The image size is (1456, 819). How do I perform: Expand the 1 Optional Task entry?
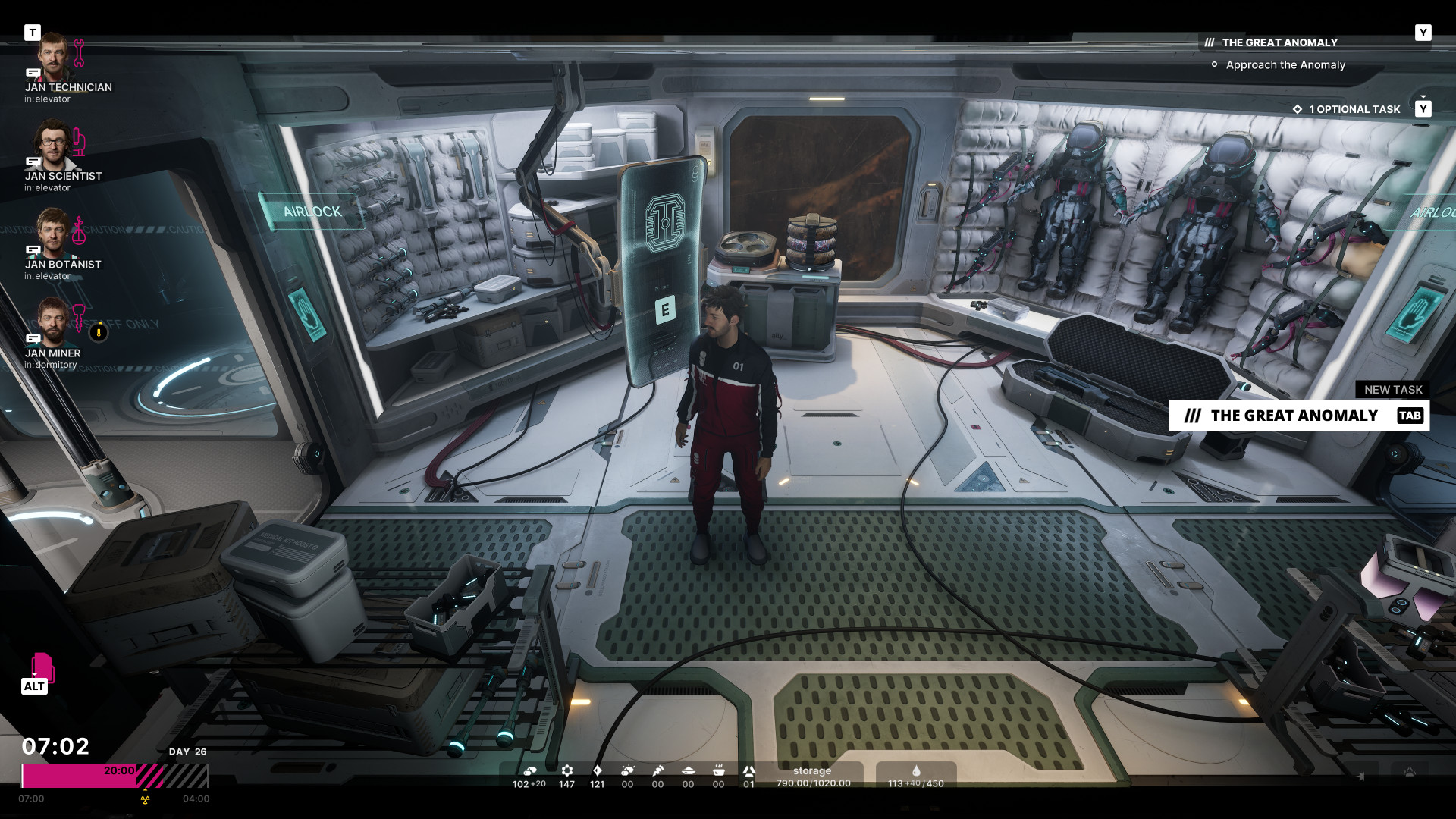1354,109
